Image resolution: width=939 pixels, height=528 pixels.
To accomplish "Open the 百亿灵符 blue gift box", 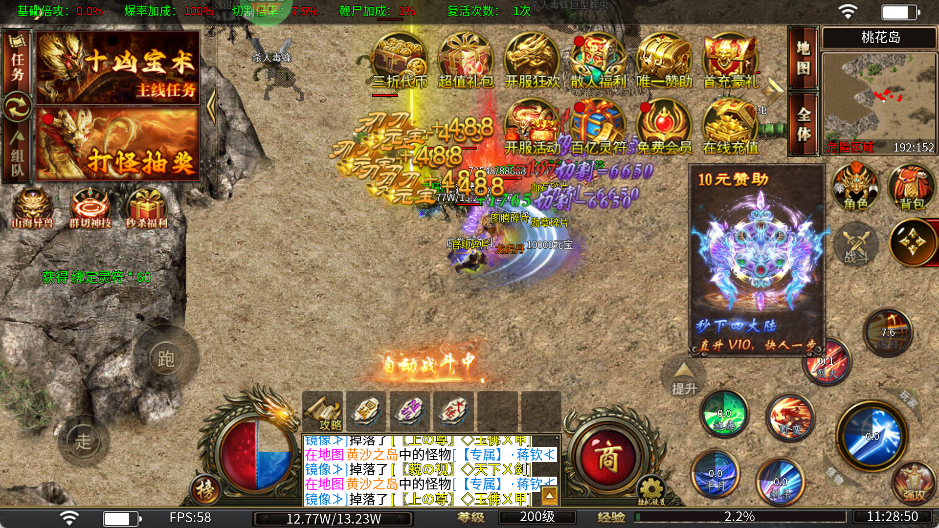I will click(598, 125).
